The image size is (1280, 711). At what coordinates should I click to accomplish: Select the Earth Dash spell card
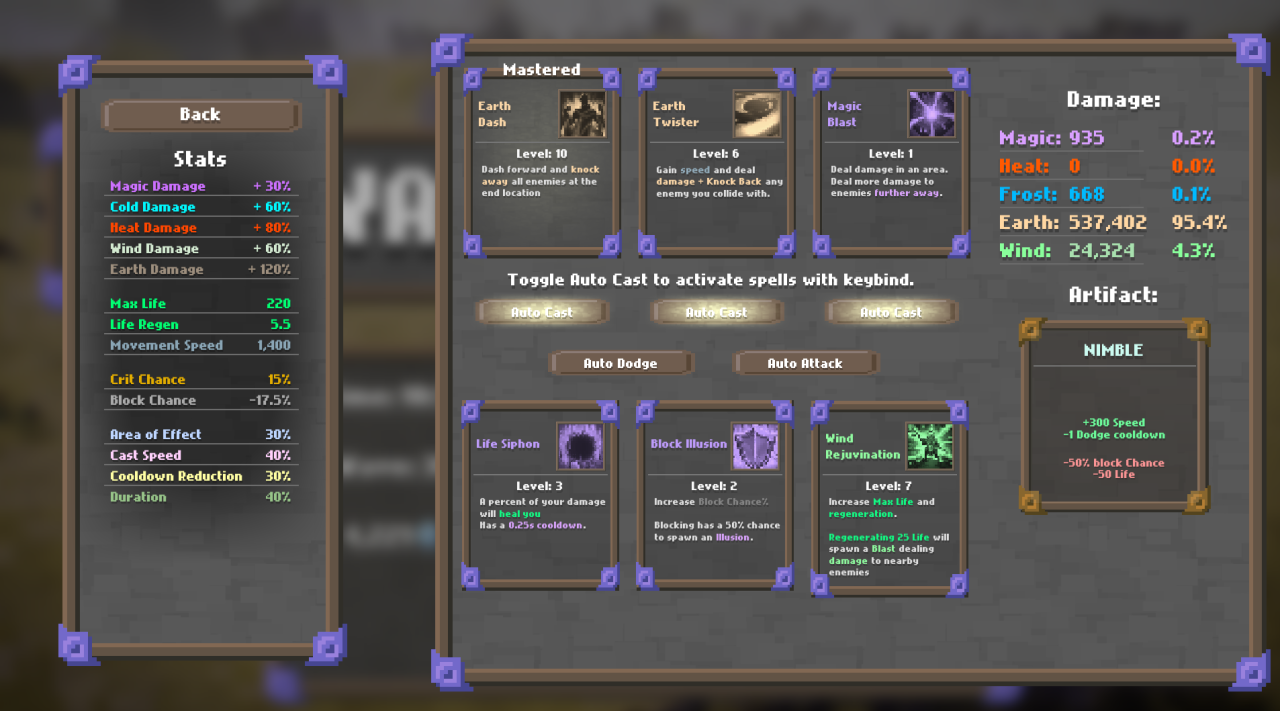pos(541,163)
